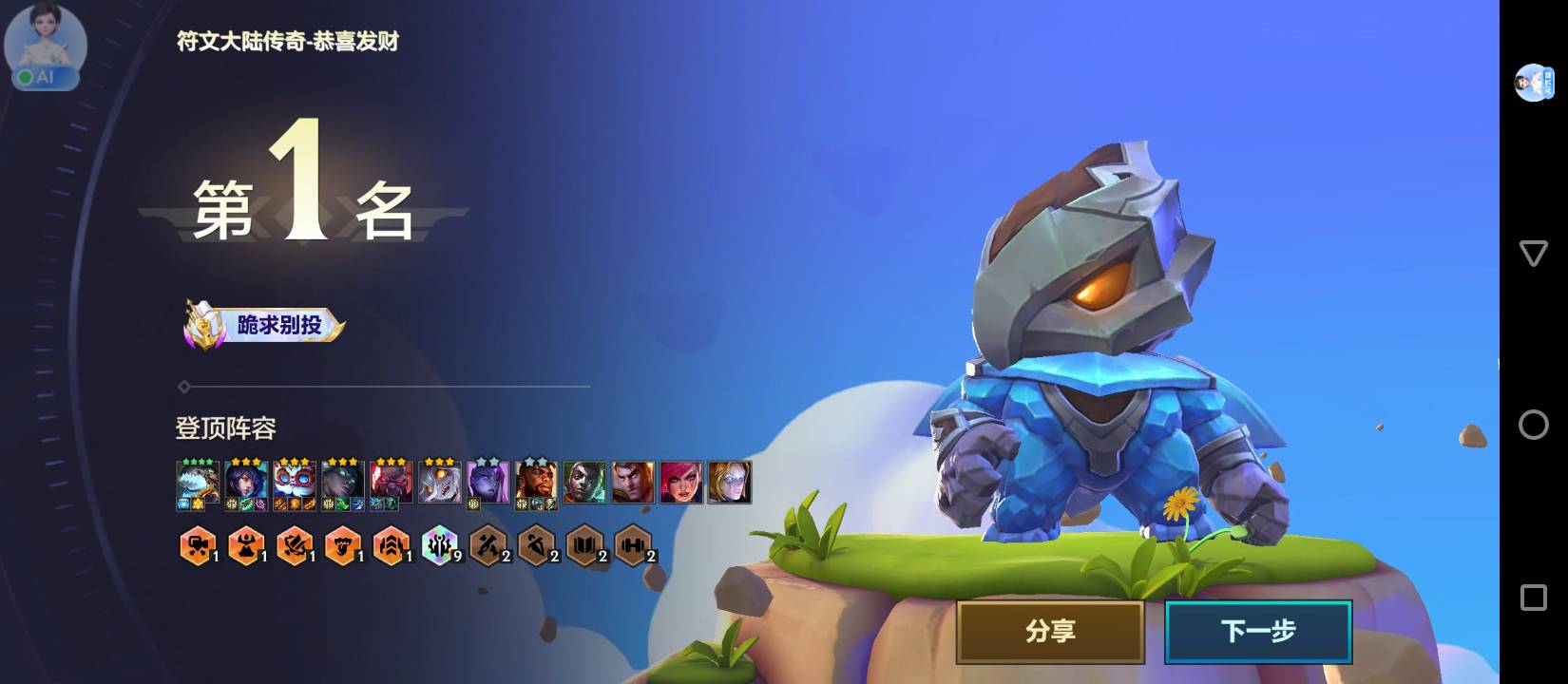View the K'Sante champion portrait
The image size is (1568, 684).
coord(536,483)
